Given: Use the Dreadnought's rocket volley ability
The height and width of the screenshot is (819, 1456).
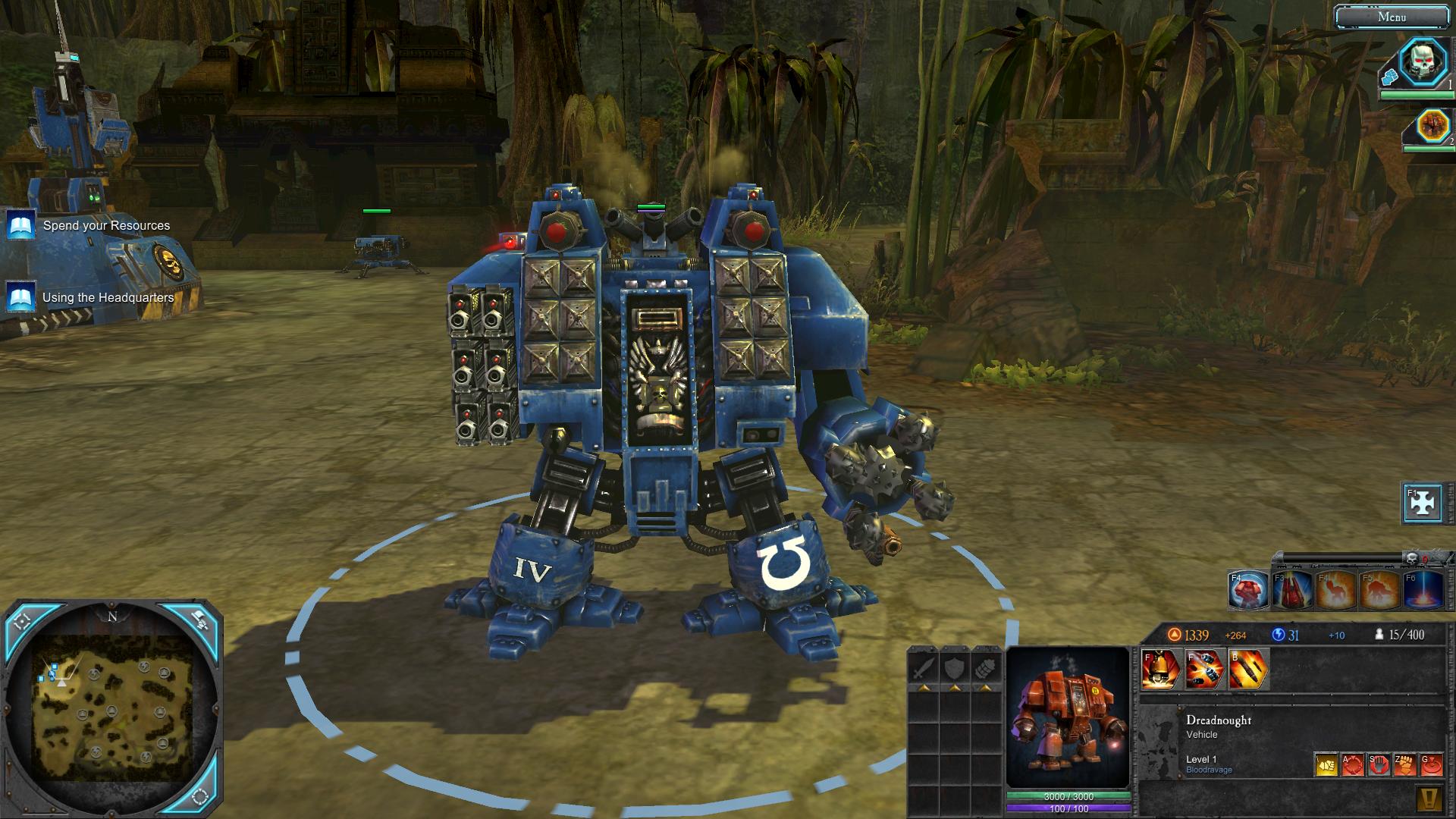Looking at the screenshot, I should (x=1248, y=670).
